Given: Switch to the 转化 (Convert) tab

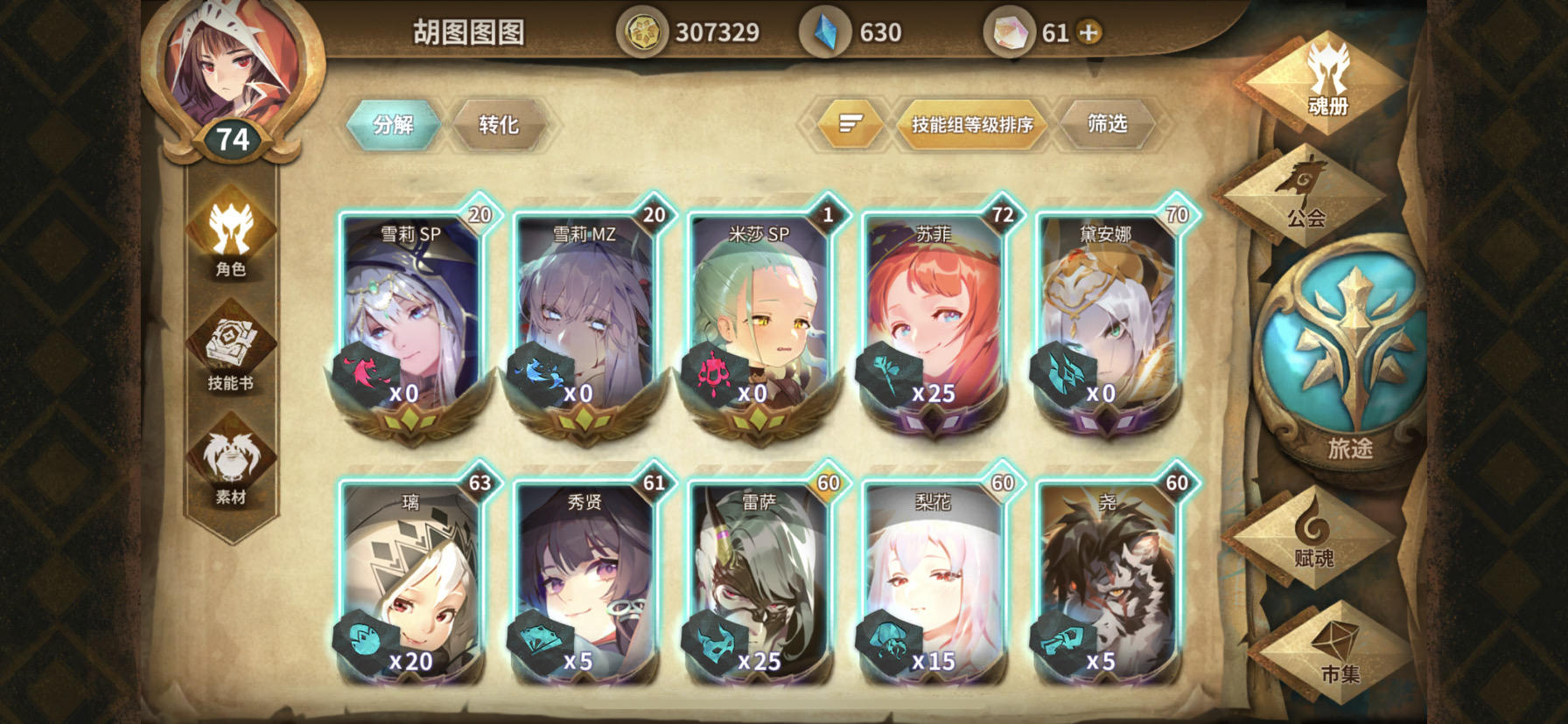Looking at the screenshot, I should coord(499,124).
